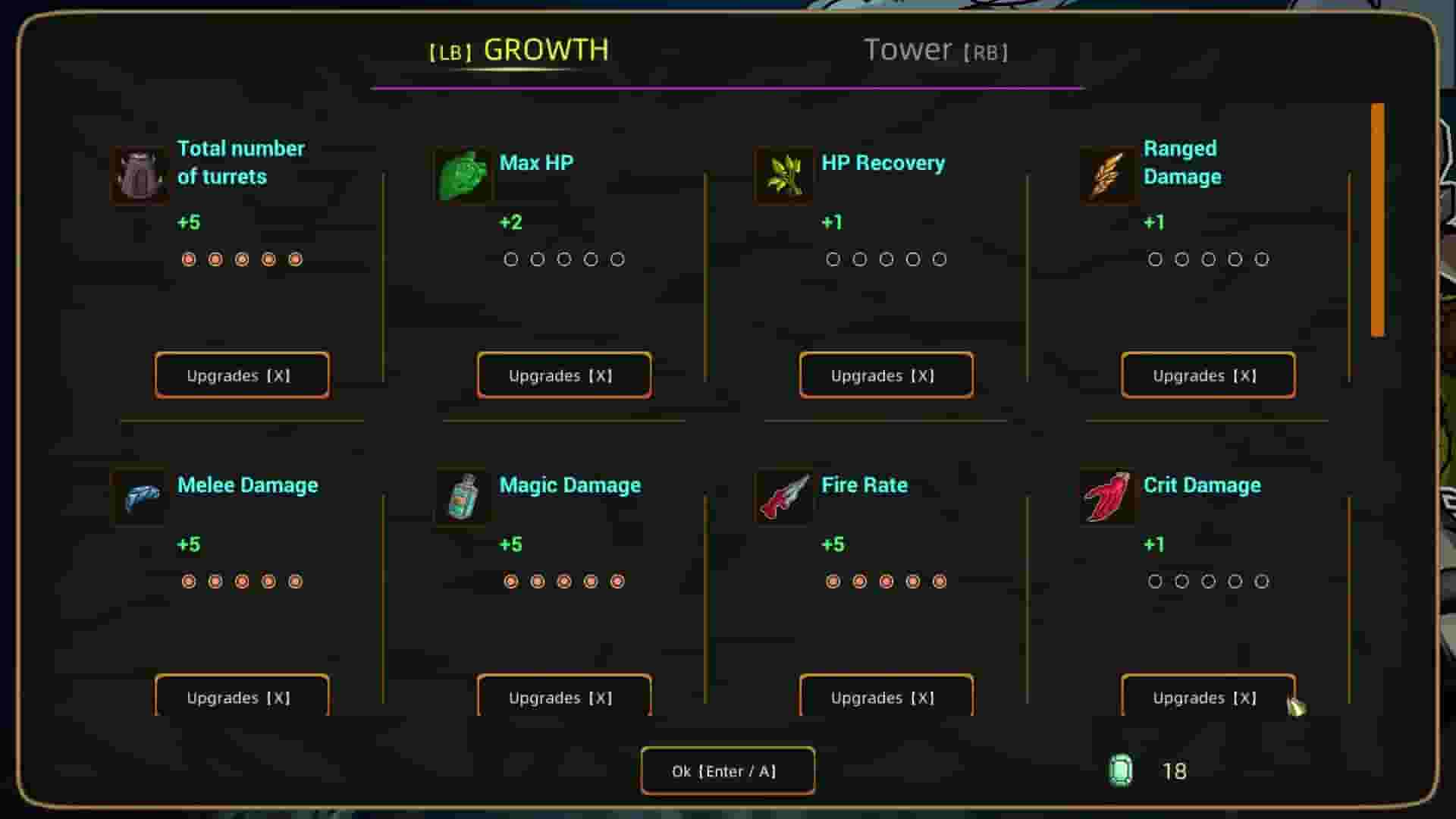Select the third pip under Crit Damage
Viewport: 1456px width, 819px height.
click(x=1208, y=582)
